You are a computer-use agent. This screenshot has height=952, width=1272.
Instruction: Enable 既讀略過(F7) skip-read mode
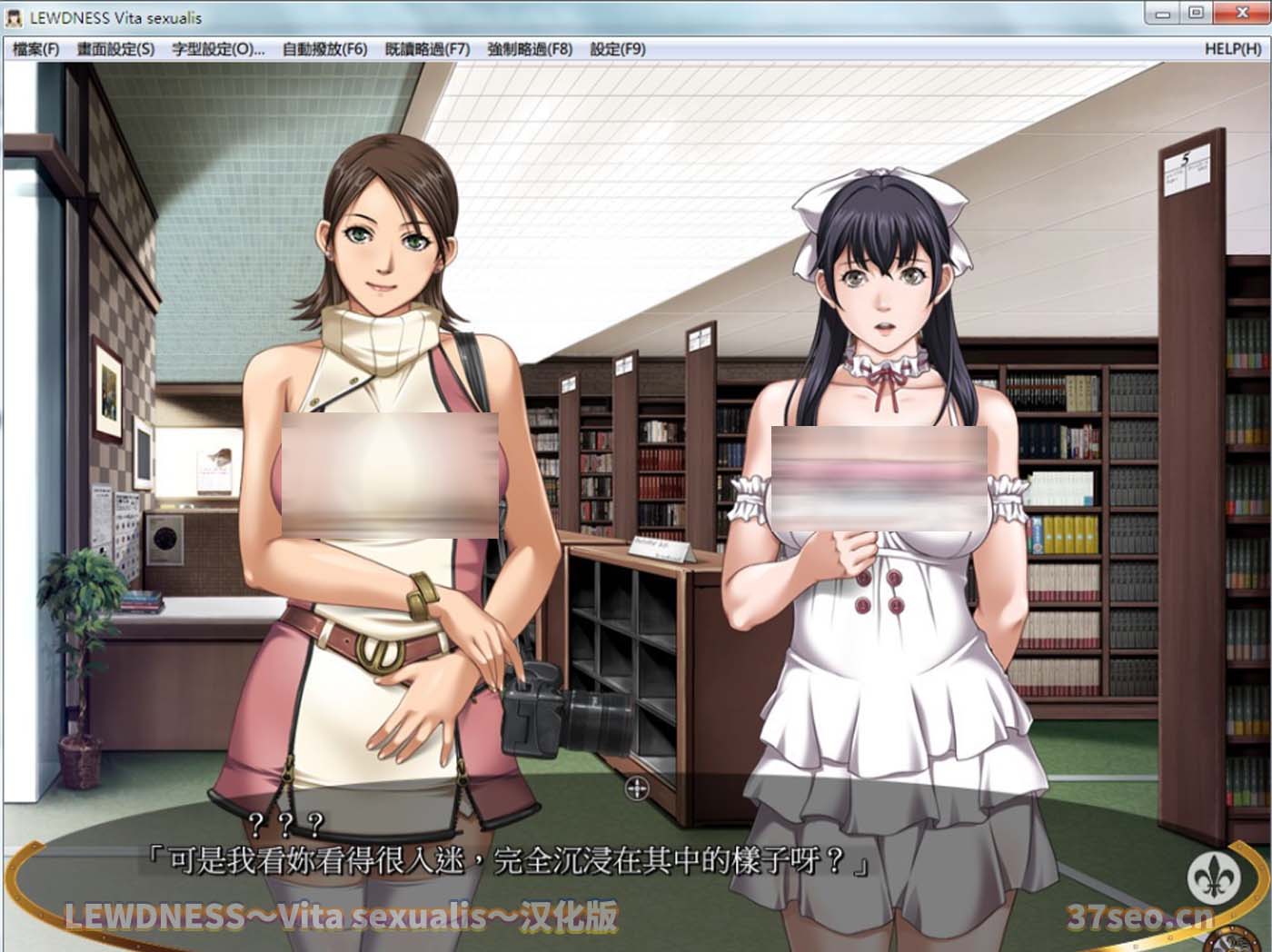tap(429, 48)
